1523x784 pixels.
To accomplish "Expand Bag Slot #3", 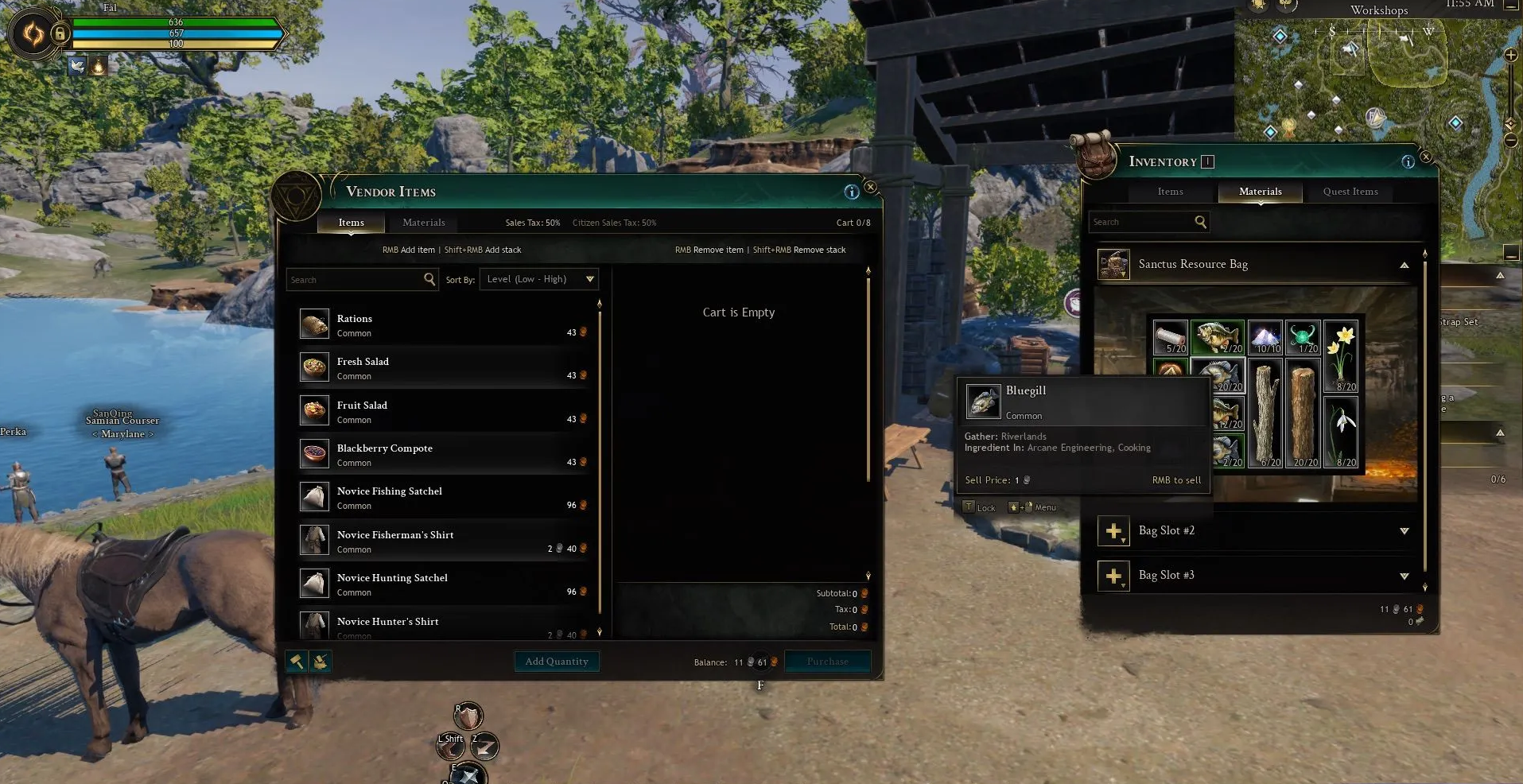I will [1404, 576].
